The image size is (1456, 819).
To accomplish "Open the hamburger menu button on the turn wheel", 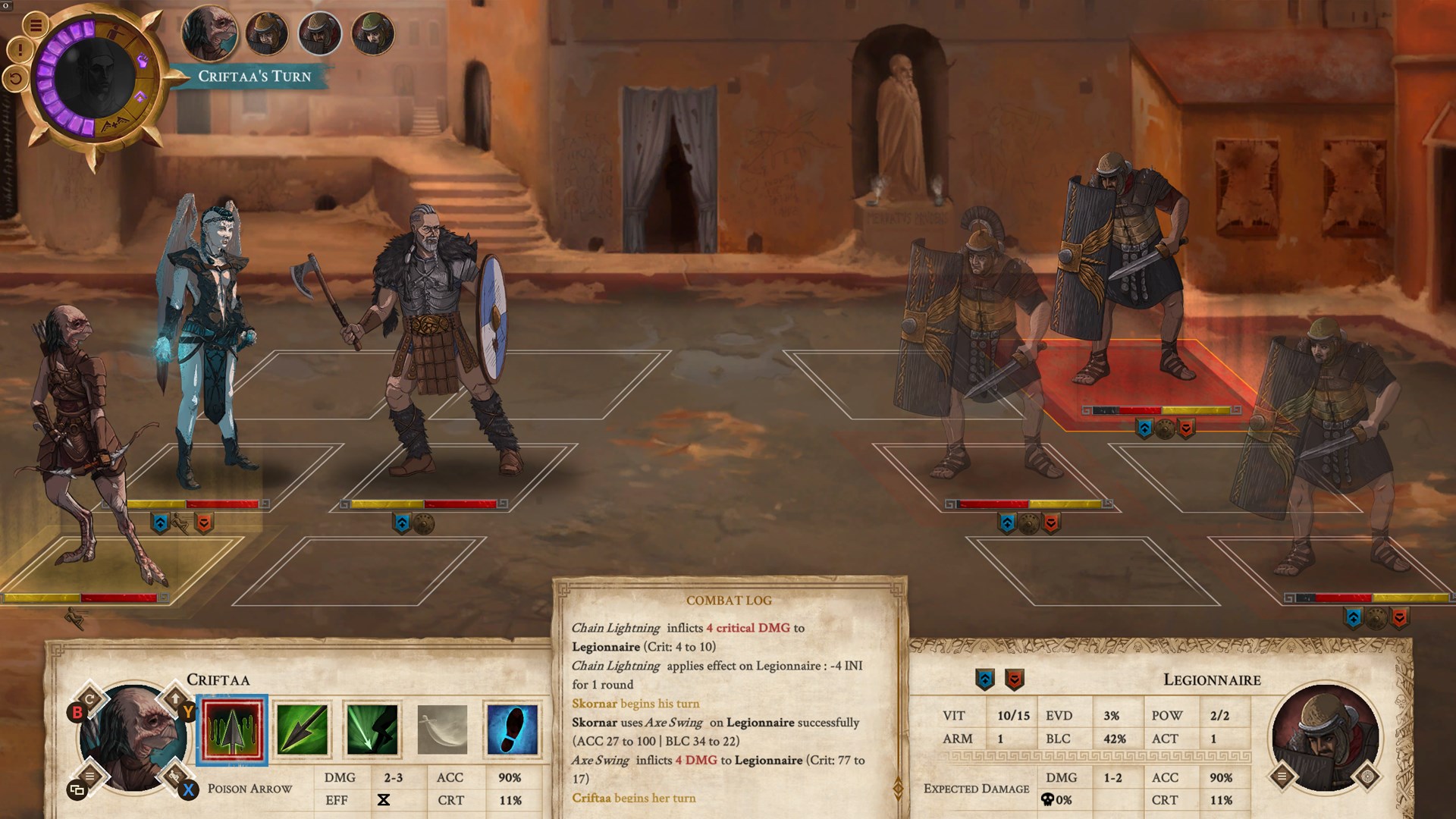I will tap(35, 25).
